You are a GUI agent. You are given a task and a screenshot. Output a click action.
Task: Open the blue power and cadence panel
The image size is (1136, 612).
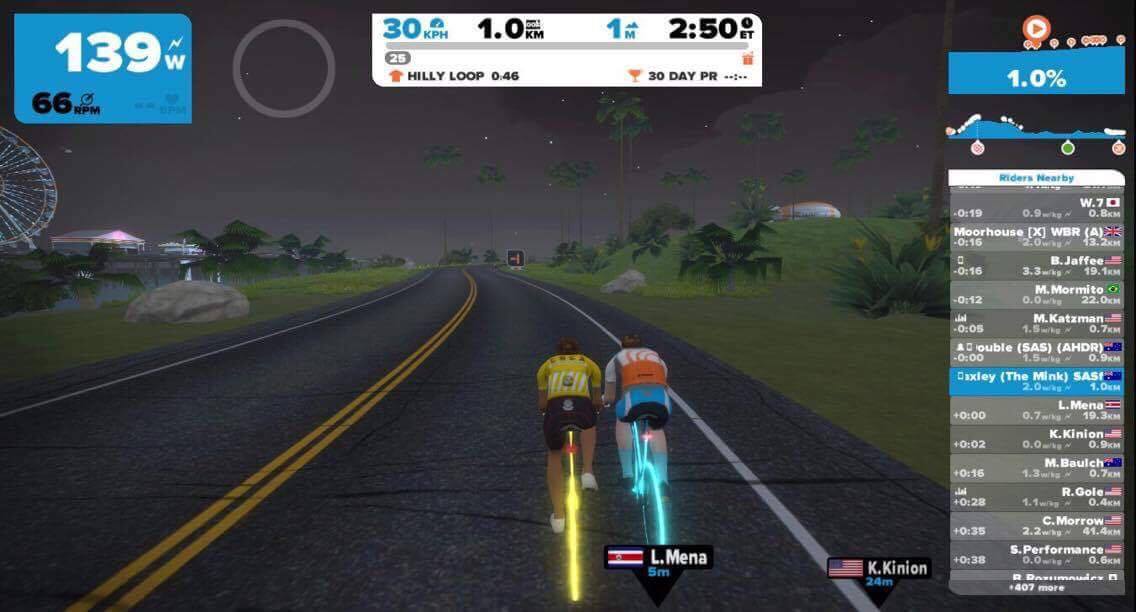point(103,68)
